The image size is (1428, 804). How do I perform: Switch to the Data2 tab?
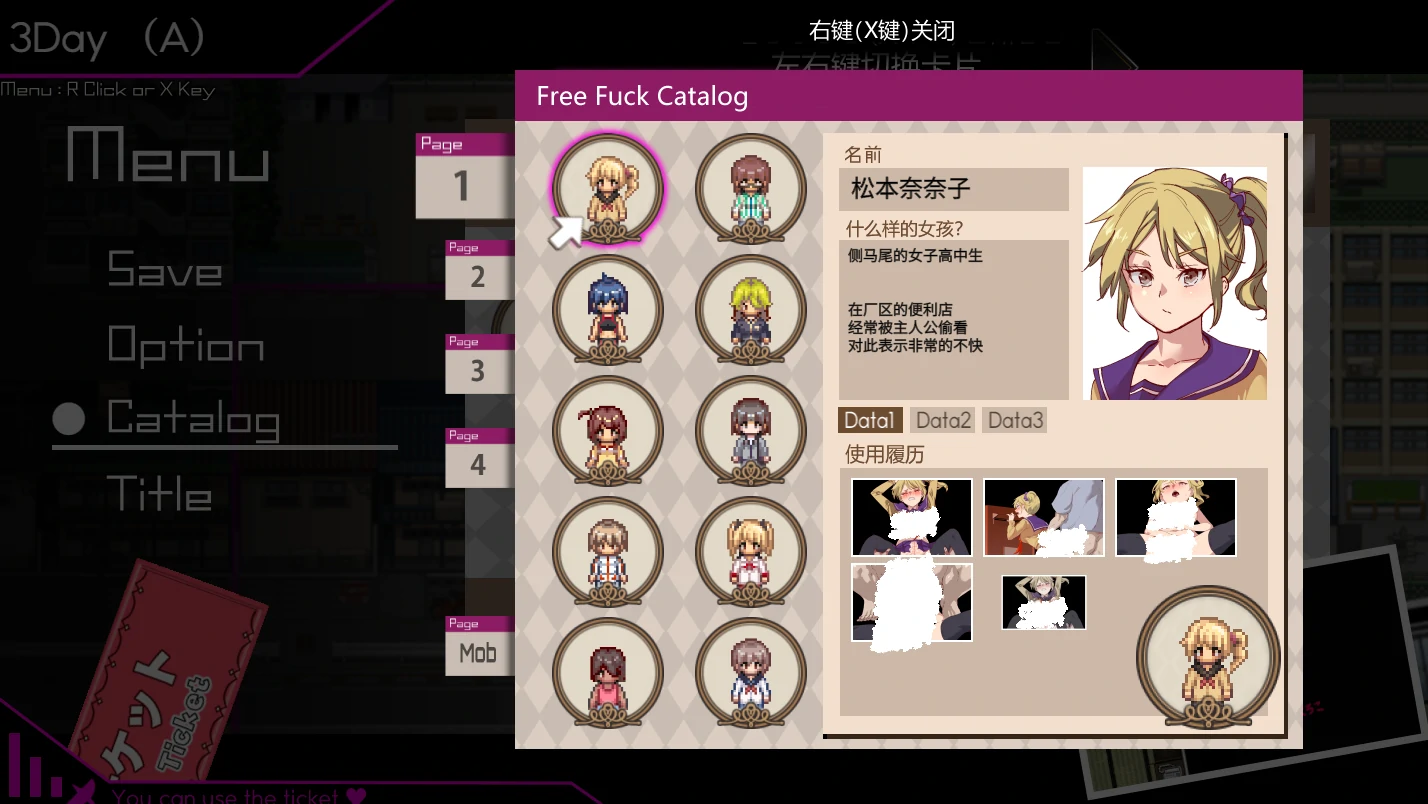[942, 420]
